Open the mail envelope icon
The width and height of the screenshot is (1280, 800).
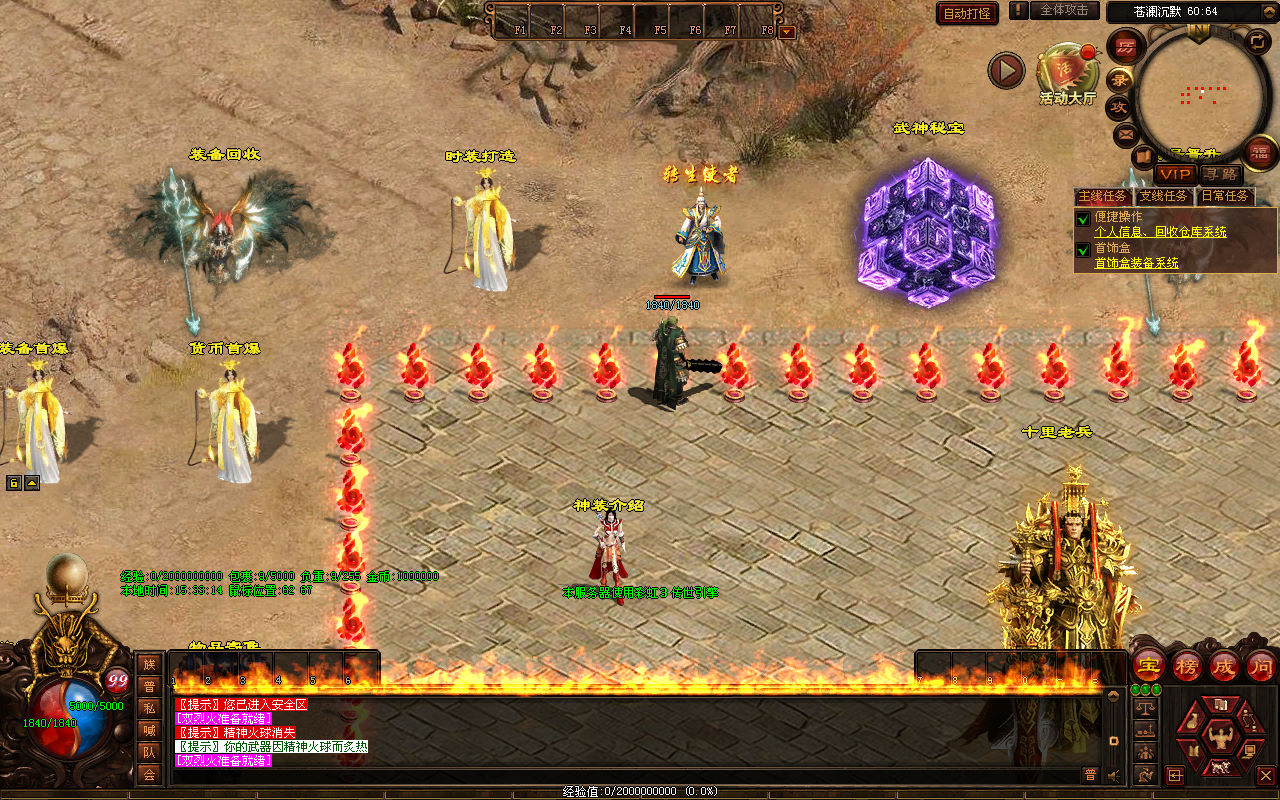(x=1126, y=133)
